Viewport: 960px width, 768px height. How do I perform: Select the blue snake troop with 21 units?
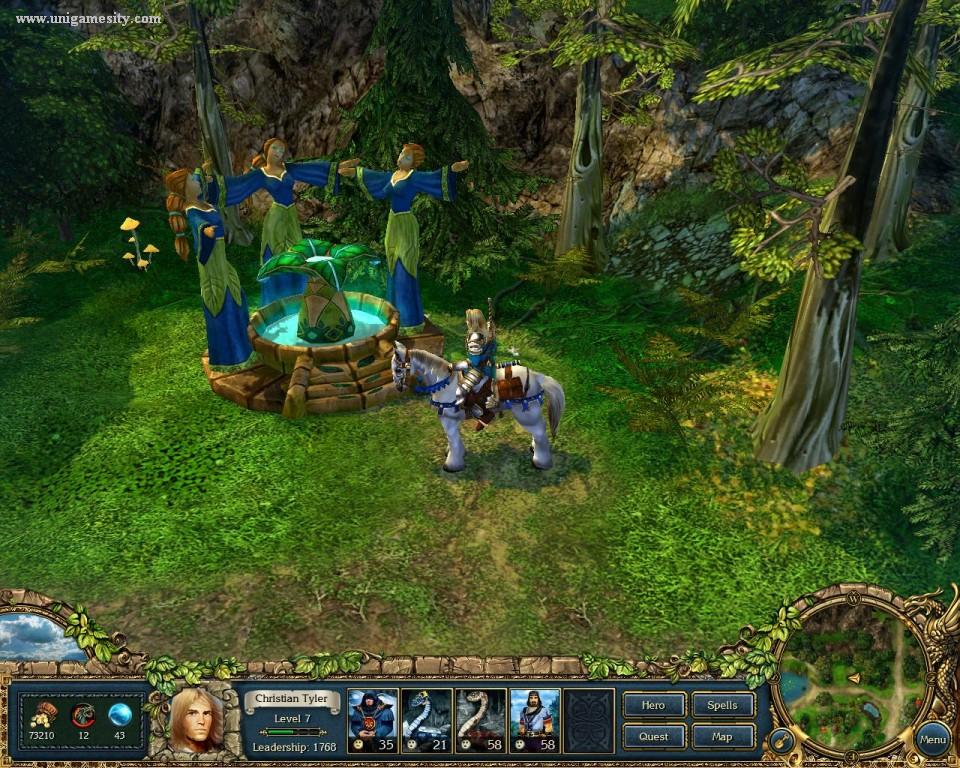(x=426, y=720)
